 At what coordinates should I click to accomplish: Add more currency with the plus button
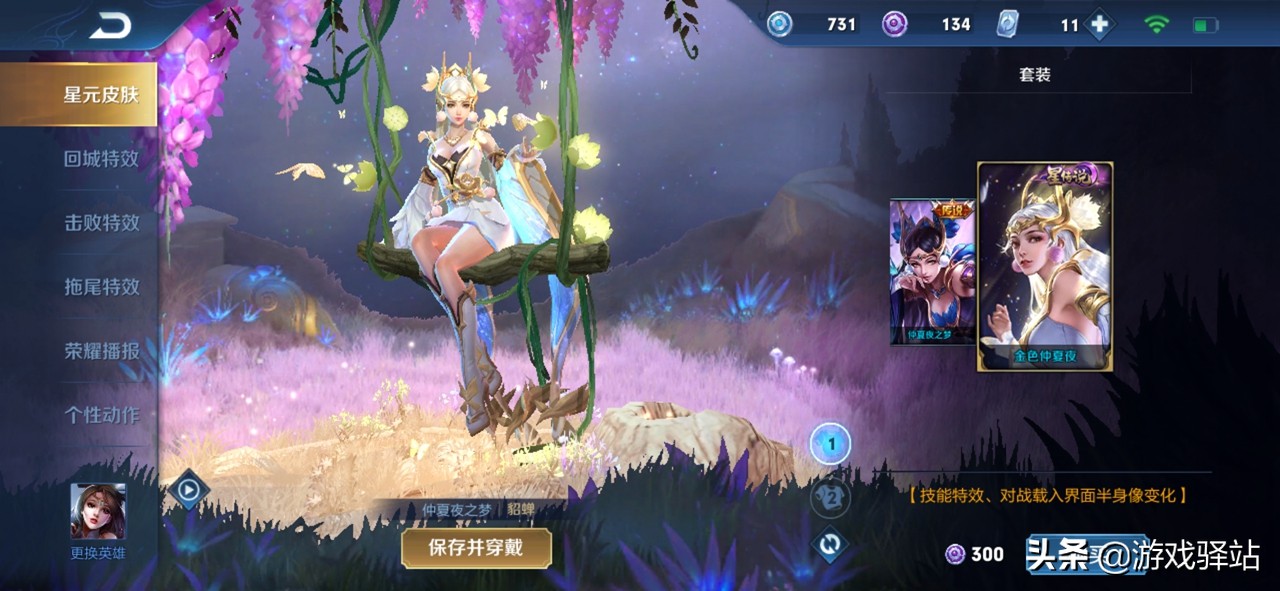point(1100,25)
